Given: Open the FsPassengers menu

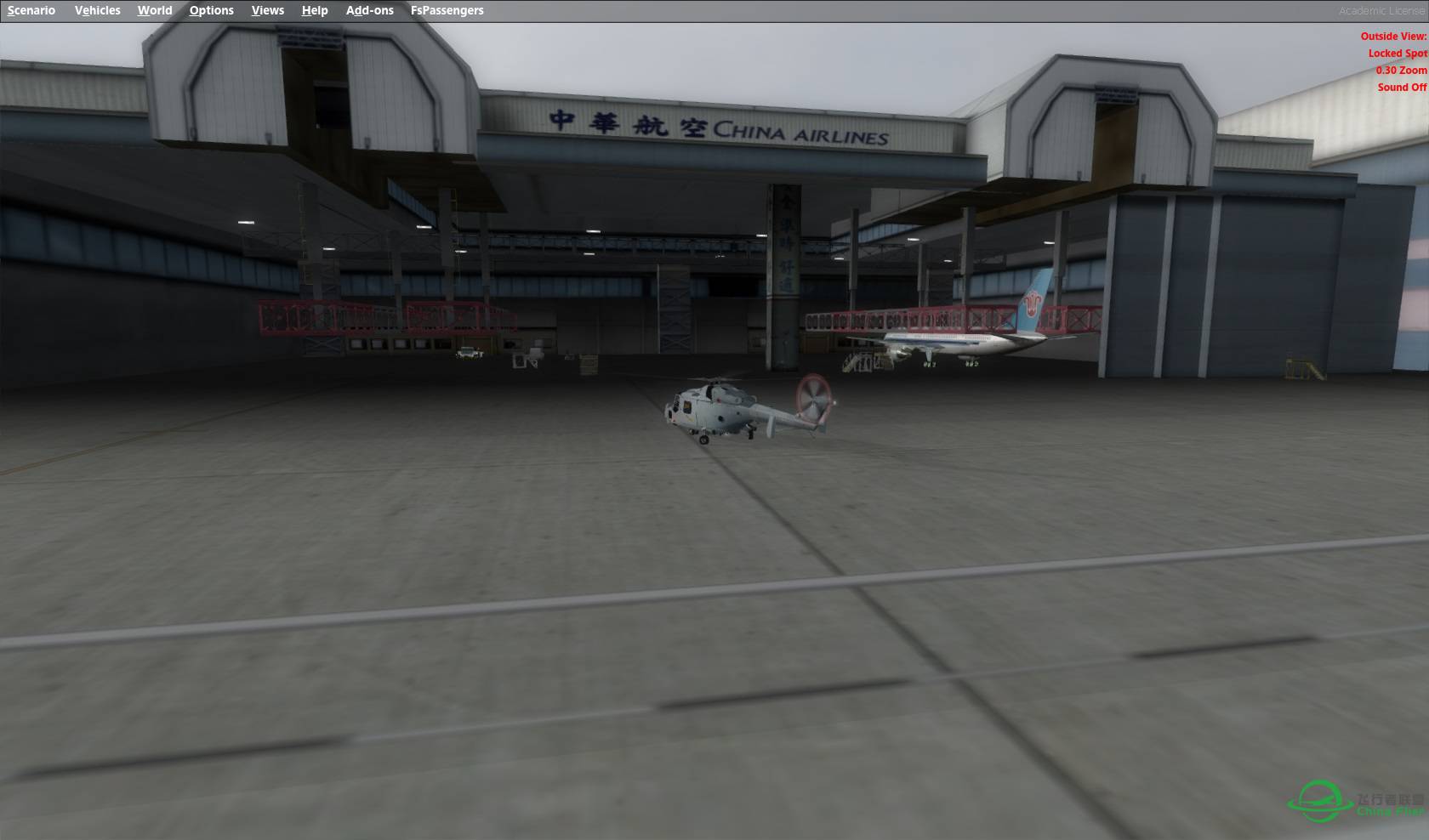Looking at the screenshot, I should coord(447,10).
